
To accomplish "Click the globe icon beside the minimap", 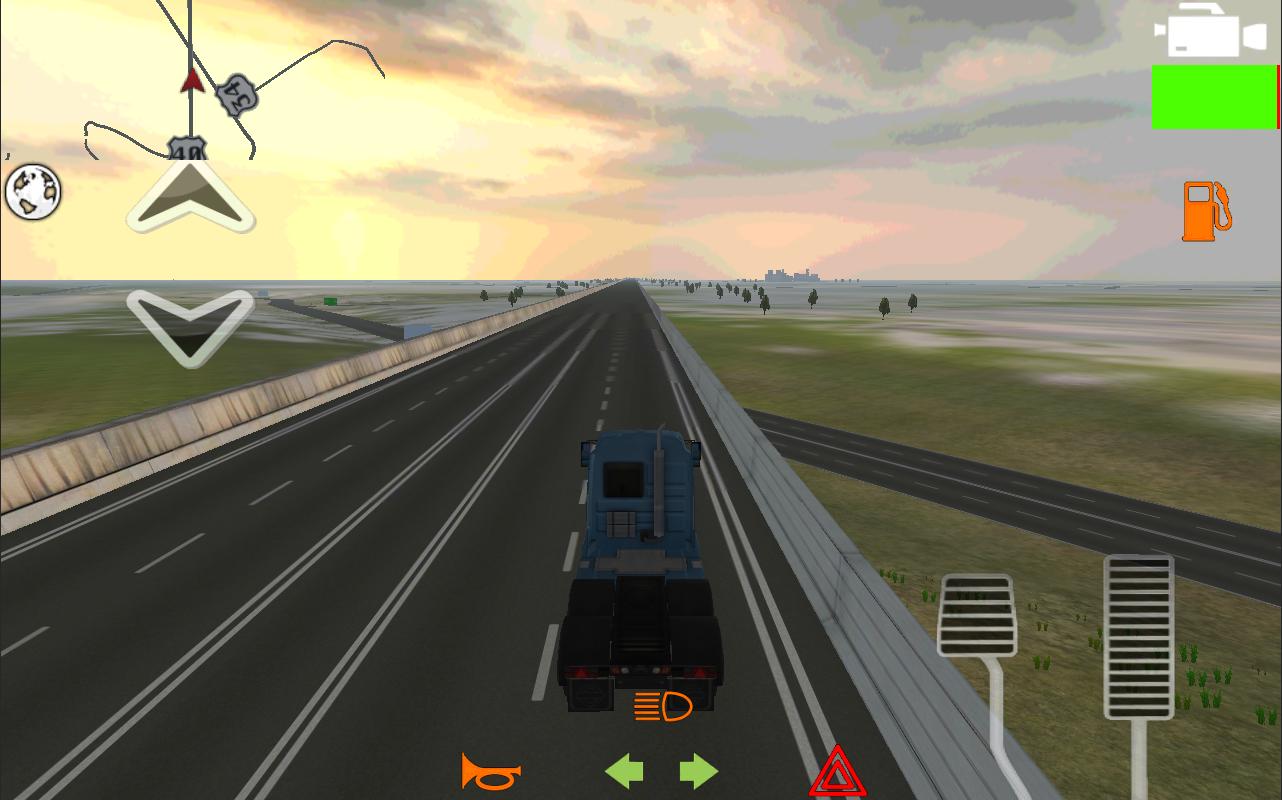I will click(x=33, y=191).
